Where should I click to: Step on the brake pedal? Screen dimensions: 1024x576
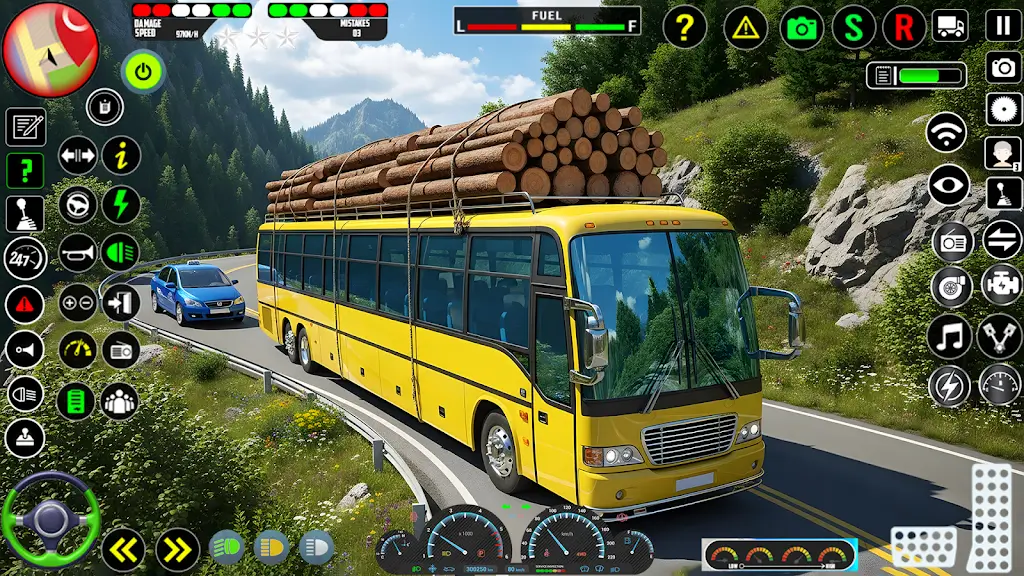[x=922, y=547]
